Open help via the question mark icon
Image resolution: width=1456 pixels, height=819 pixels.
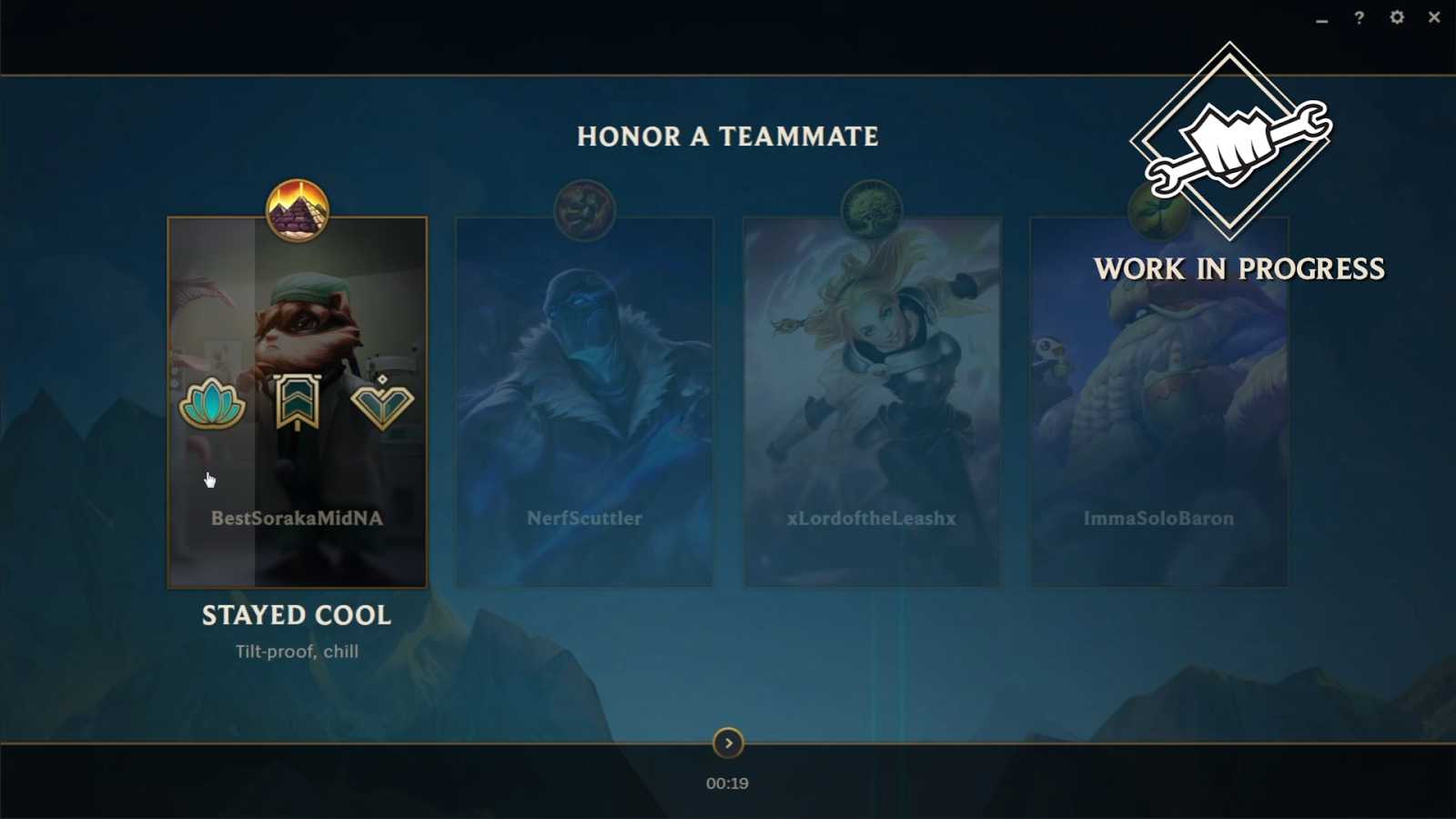(x=1358, y=17)
